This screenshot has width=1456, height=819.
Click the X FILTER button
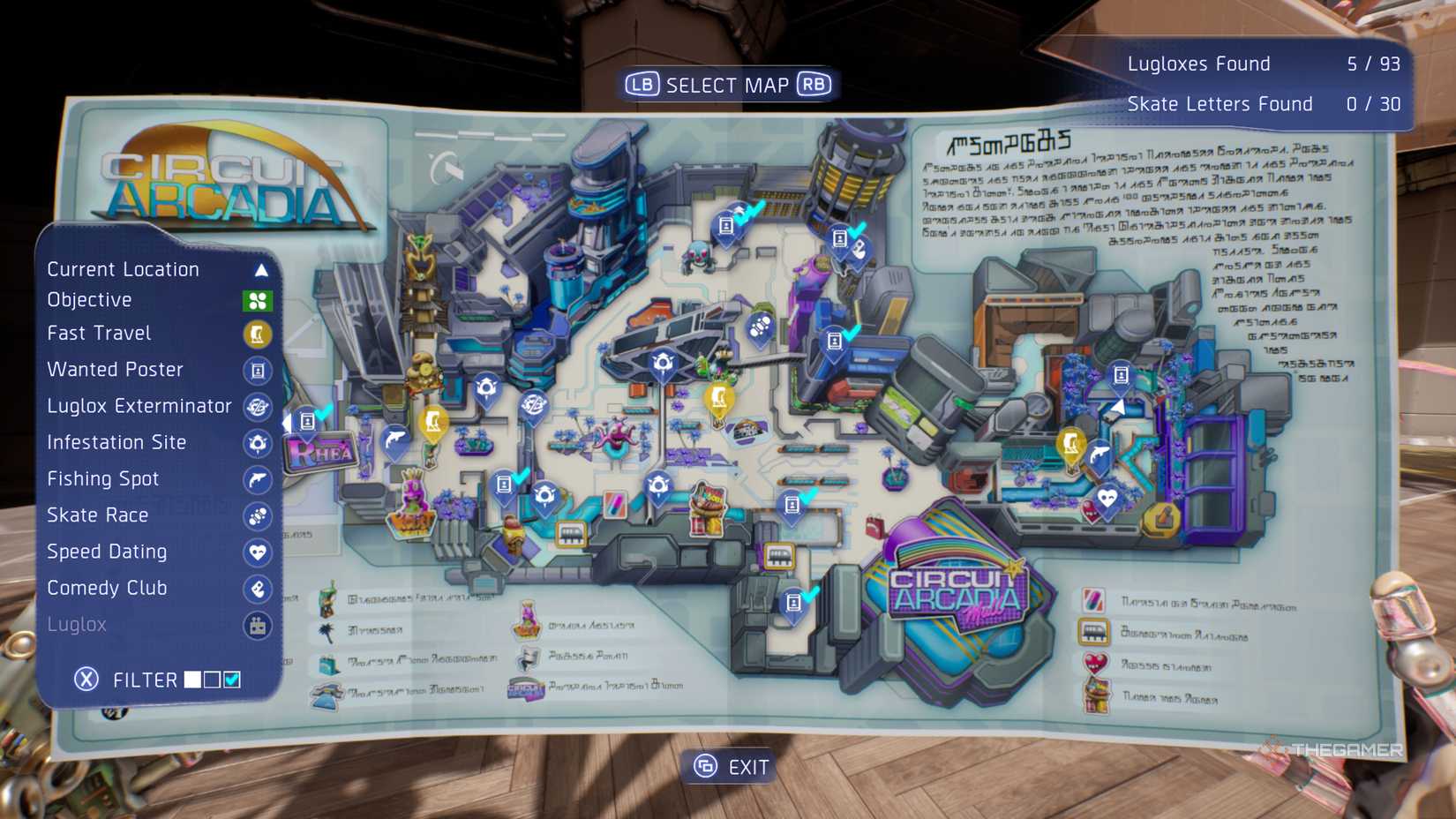click(x=85, y=680)
